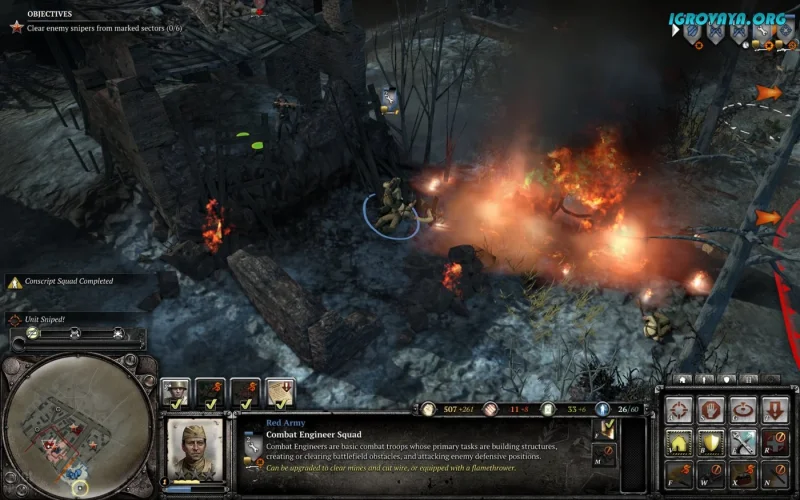Activate the stop command hand icon
Viewport: 800px width, 500px height.
(x=709, y=410)
